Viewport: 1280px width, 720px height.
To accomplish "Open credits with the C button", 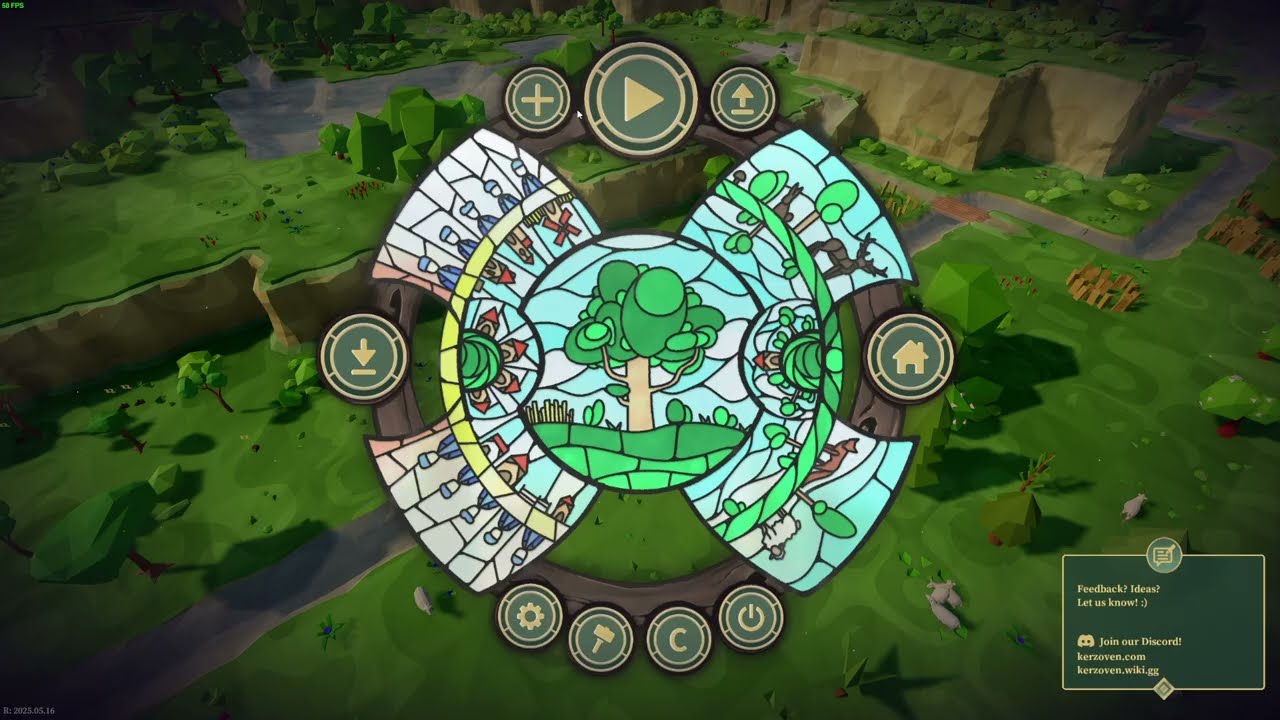I will click(678, 640).
